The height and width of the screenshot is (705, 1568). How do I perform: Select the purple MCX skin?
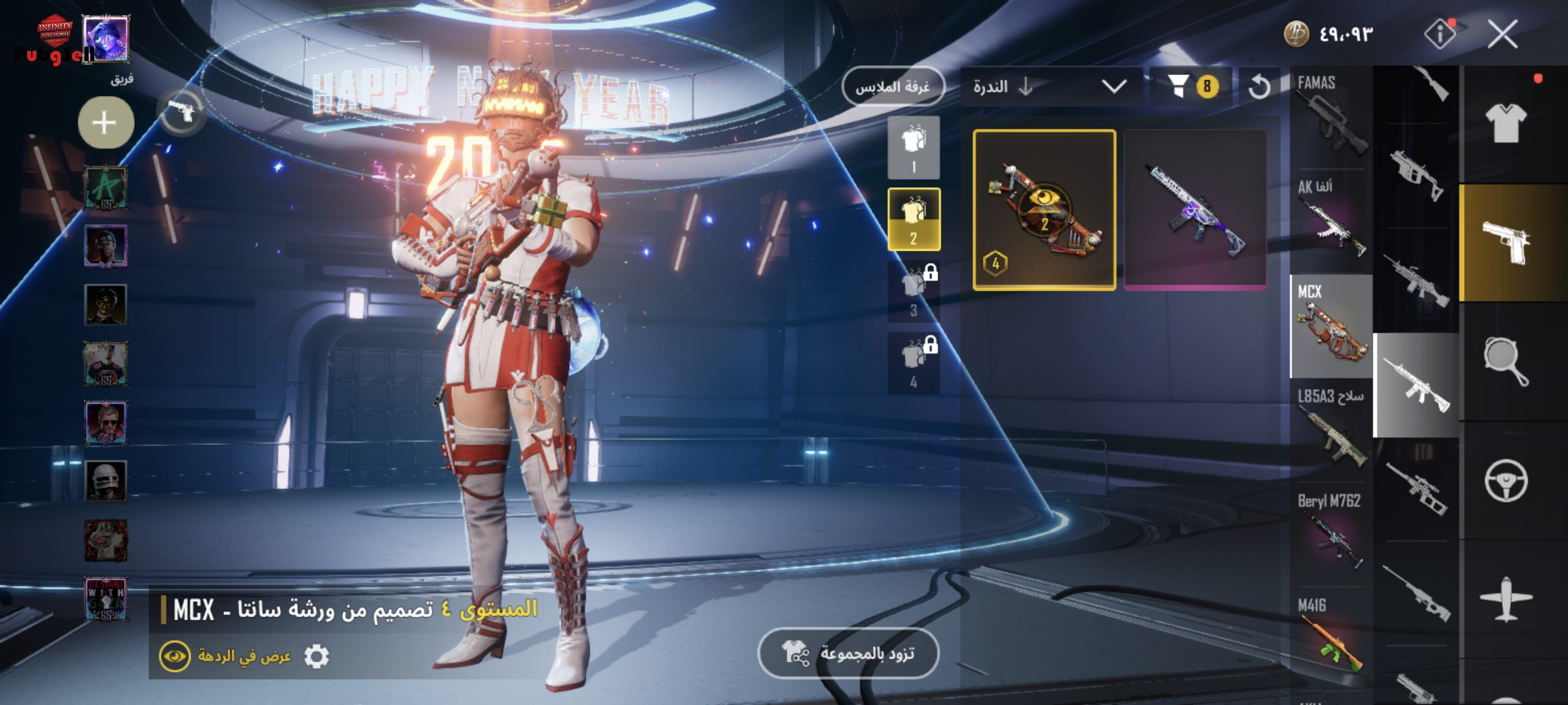(x=1195, y=210)
